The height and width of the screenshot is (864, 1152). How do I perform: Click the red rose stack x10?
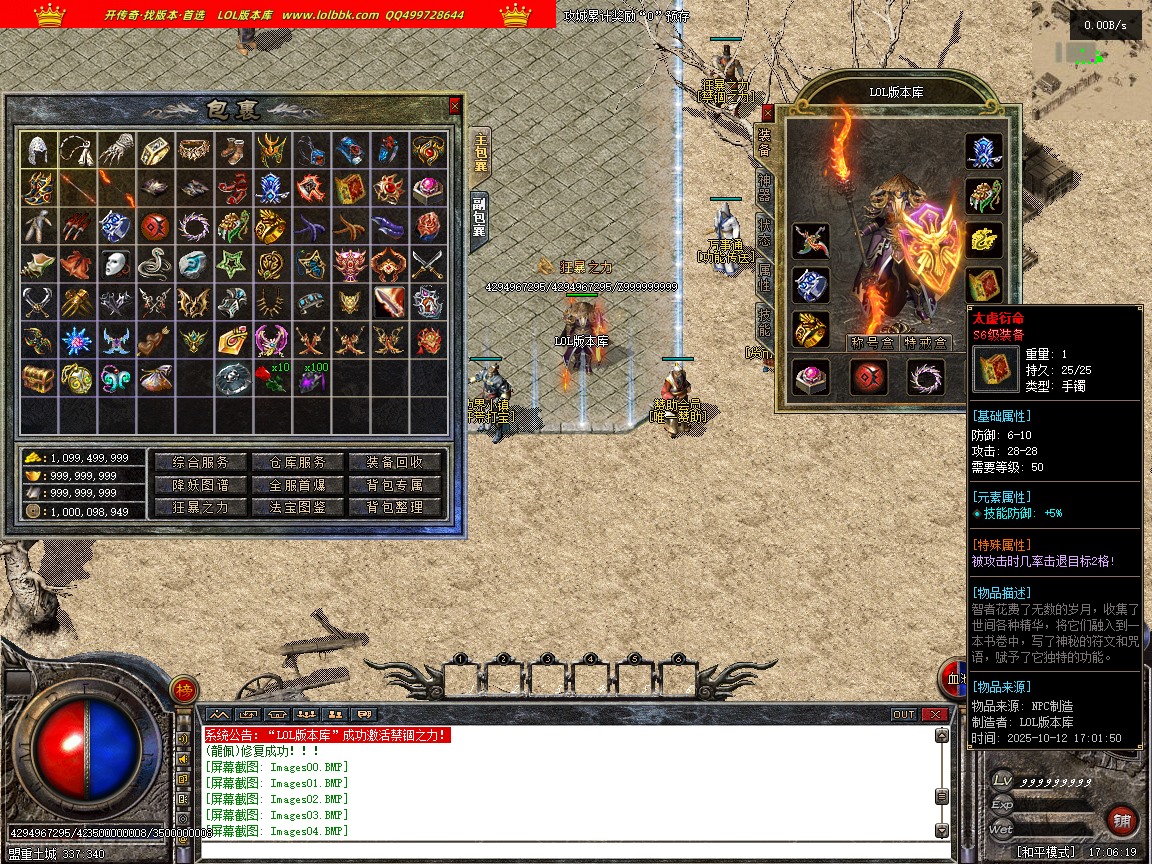(271, 378)
